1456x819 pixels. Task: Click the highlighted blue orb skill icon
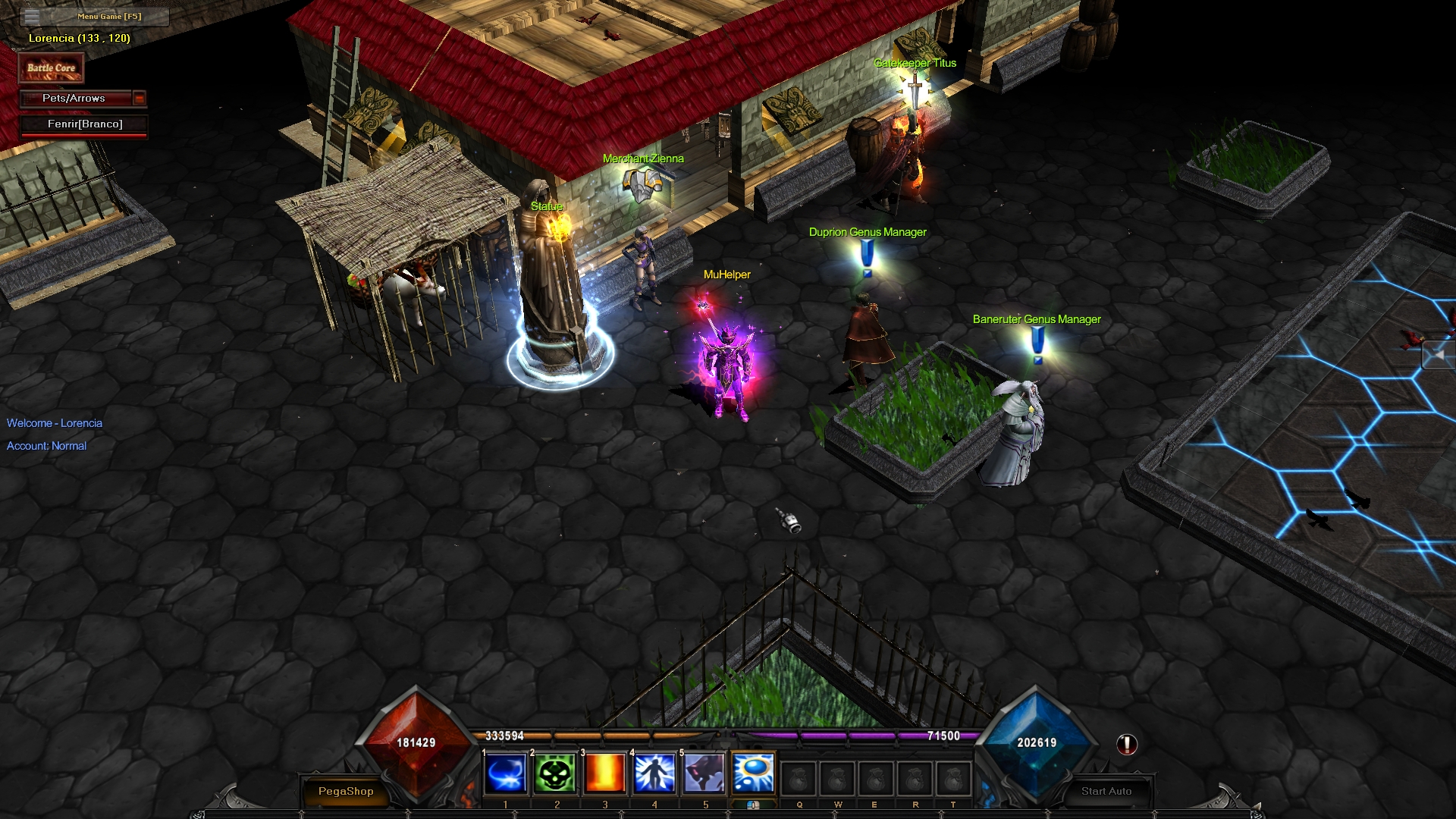point(754,773)
